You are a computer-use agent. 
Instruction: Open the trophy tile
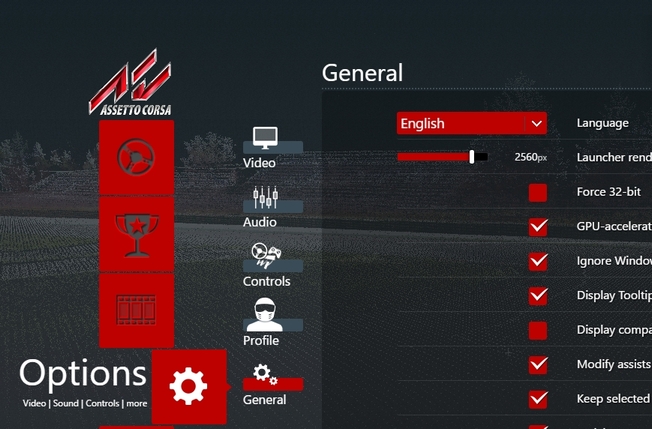(136, 233)
